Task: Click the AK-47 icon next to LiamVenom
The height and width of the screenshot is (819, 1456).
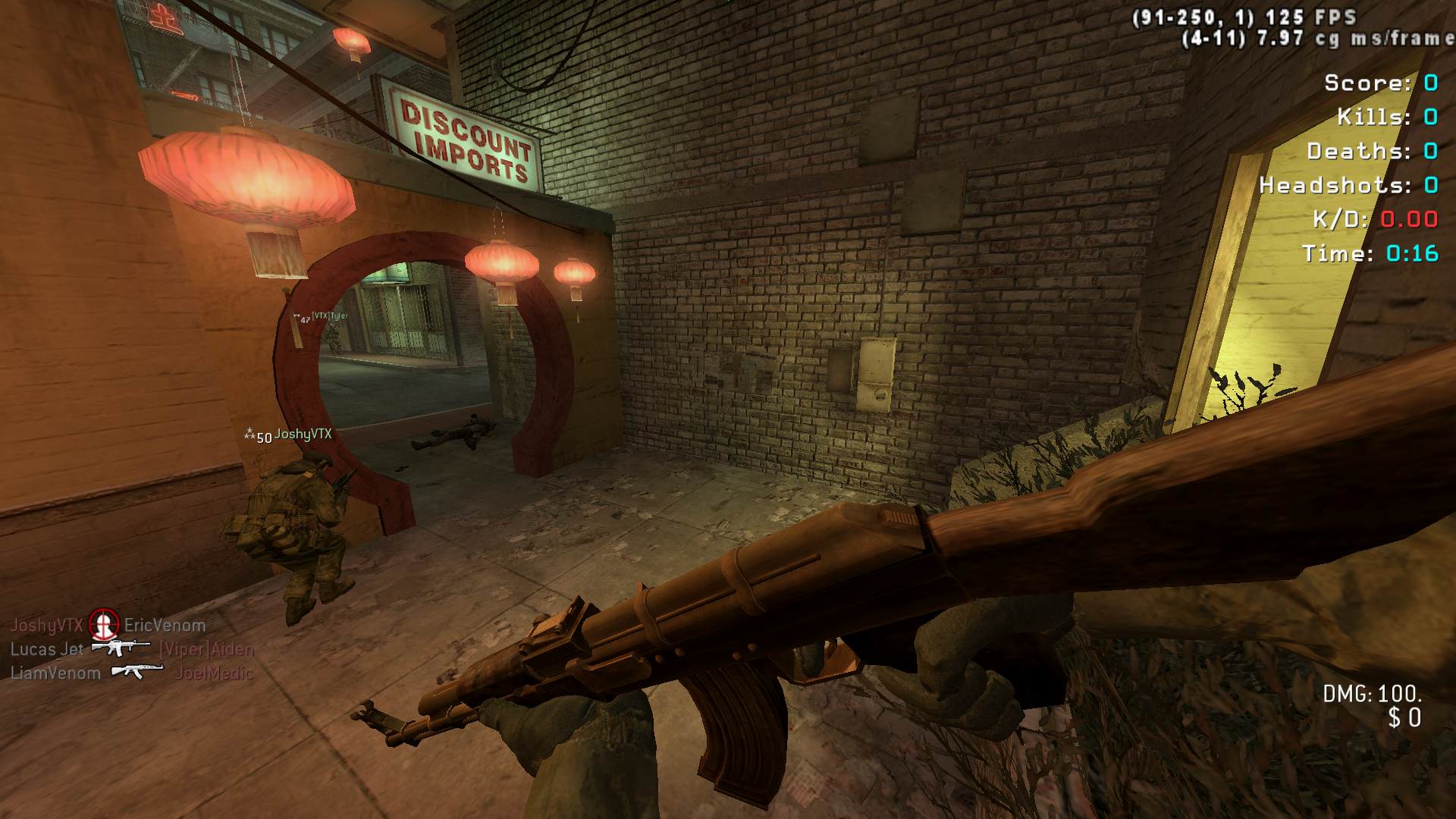Action: point(137,671)
